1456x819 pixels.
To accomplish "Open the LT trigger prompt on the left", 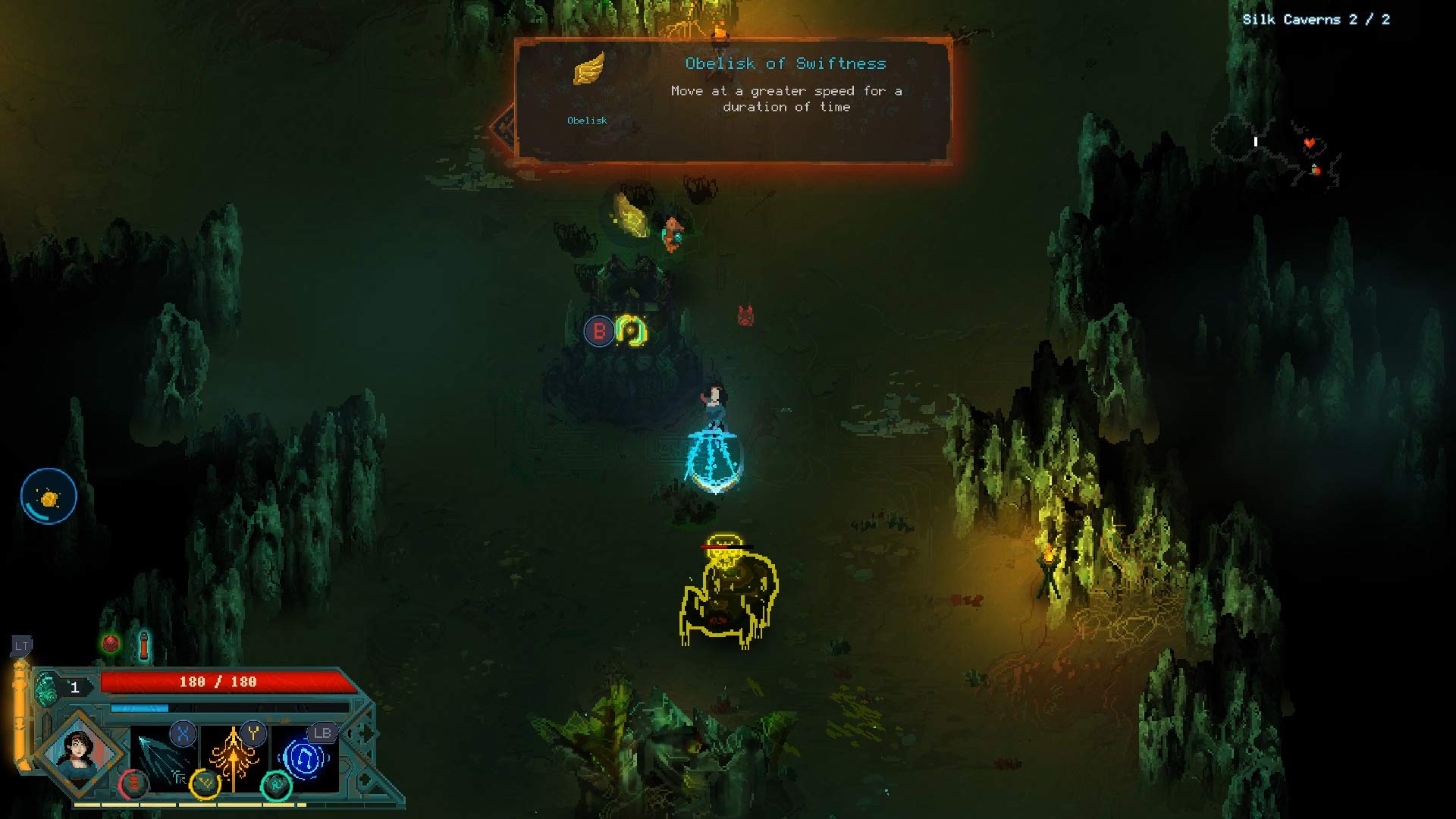I will (21, 645).
